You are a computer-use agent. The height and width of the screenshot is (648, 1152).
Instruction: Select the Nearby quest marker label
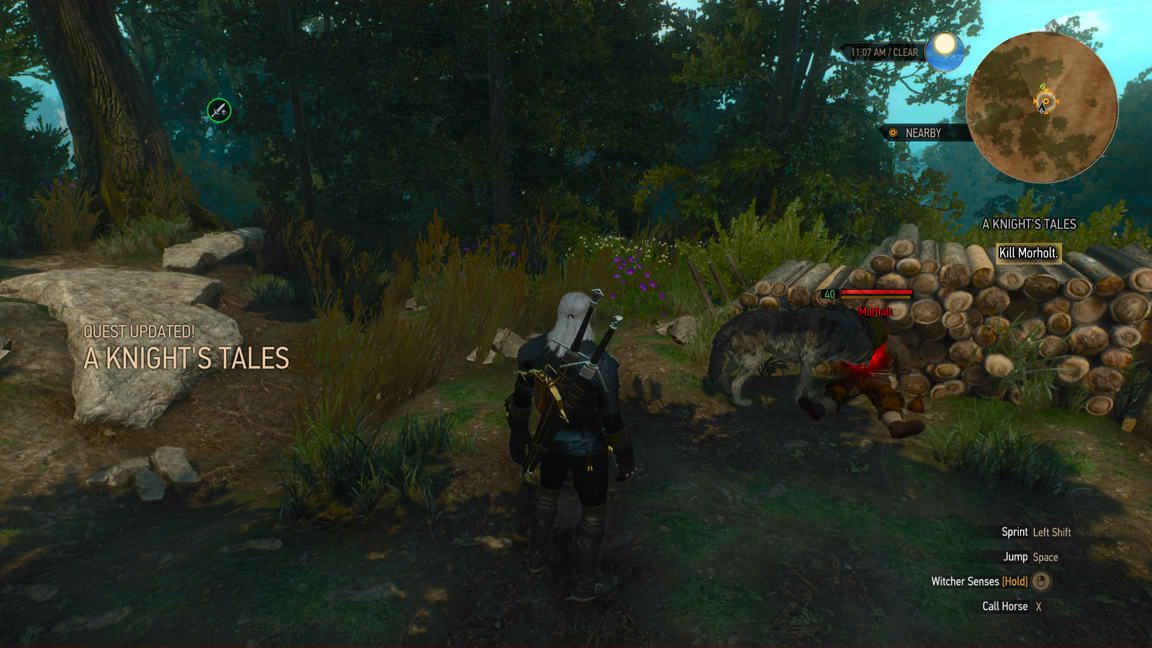[921, 133]
